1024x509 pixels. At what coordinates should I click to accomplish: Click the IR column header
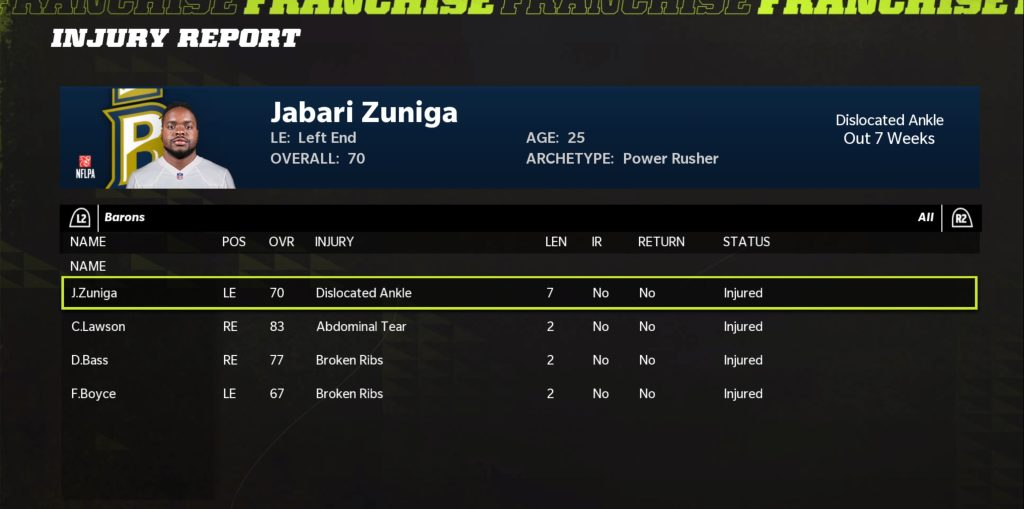pos(597,242)
